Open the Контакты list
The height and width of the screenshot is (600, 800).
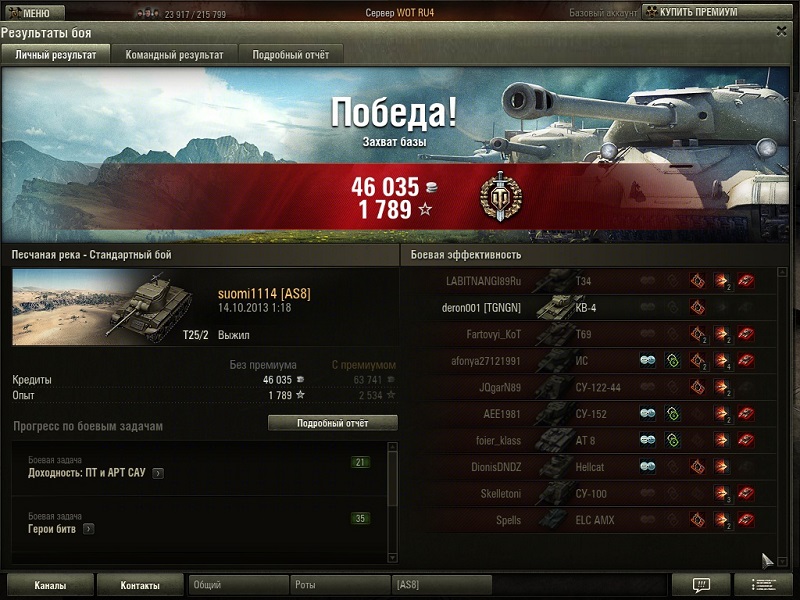coord(140,585)
